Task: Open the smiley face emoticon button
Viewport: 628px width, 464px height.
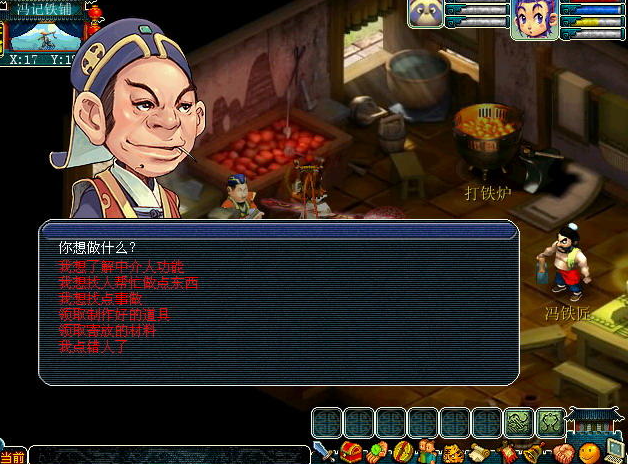Action: [589, 453]
